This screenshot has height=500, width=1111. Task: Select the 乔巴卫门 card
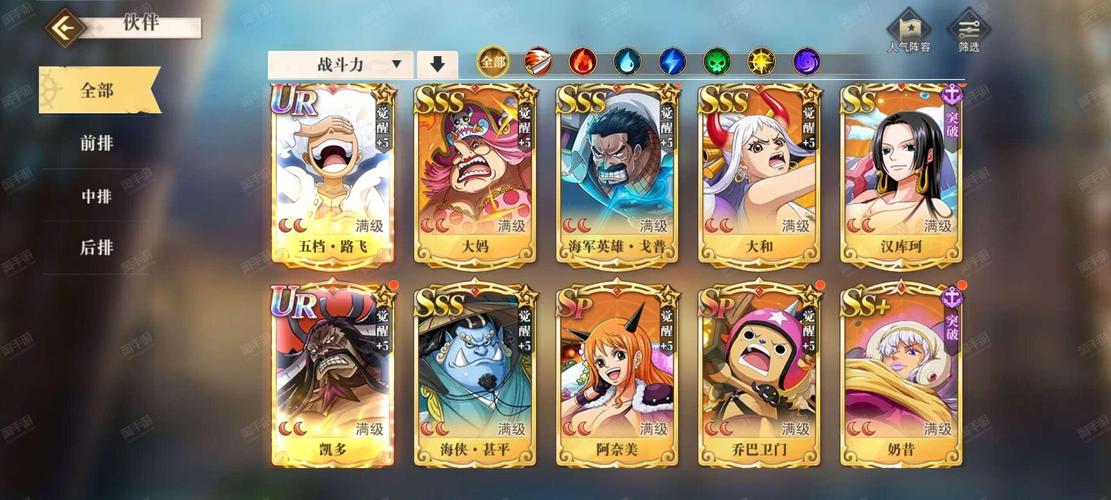click(x=759, y=375)
